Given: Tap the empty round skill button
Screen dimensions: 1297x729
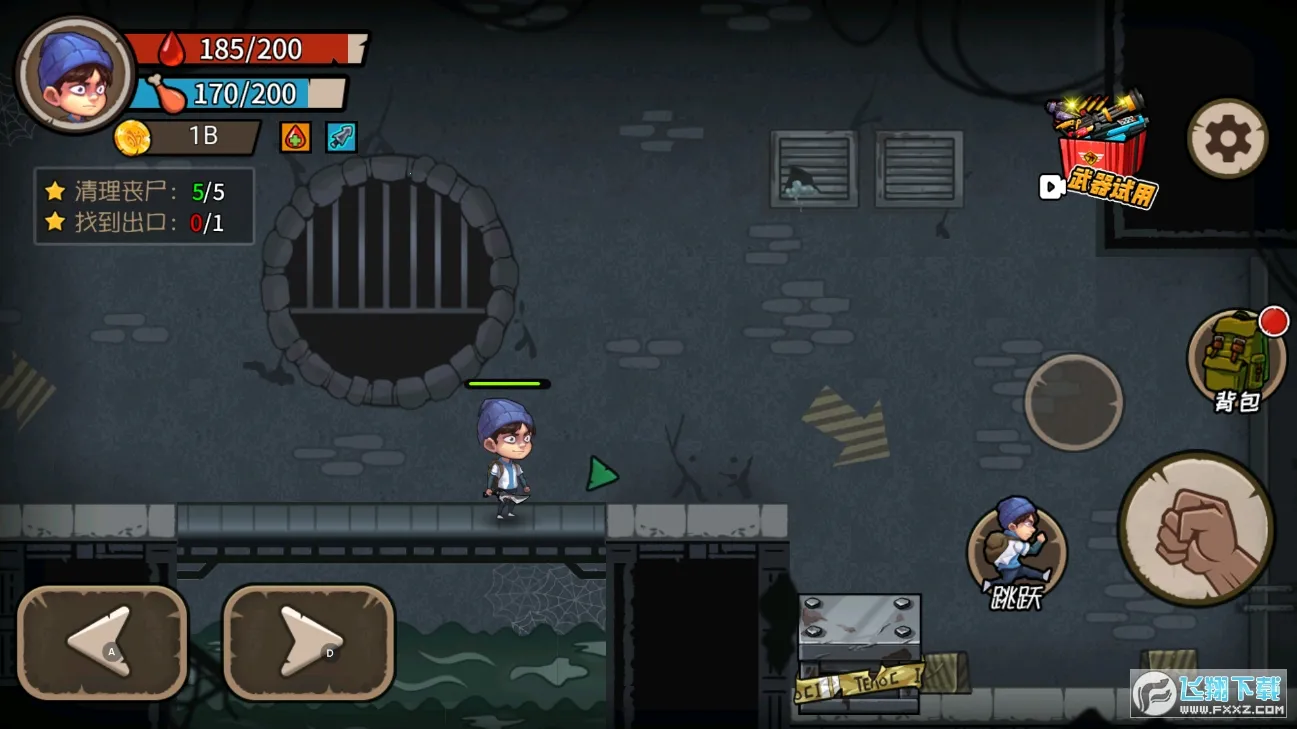Looking at the screenshot, I should pyautogui.click(x=1074, y=402).
